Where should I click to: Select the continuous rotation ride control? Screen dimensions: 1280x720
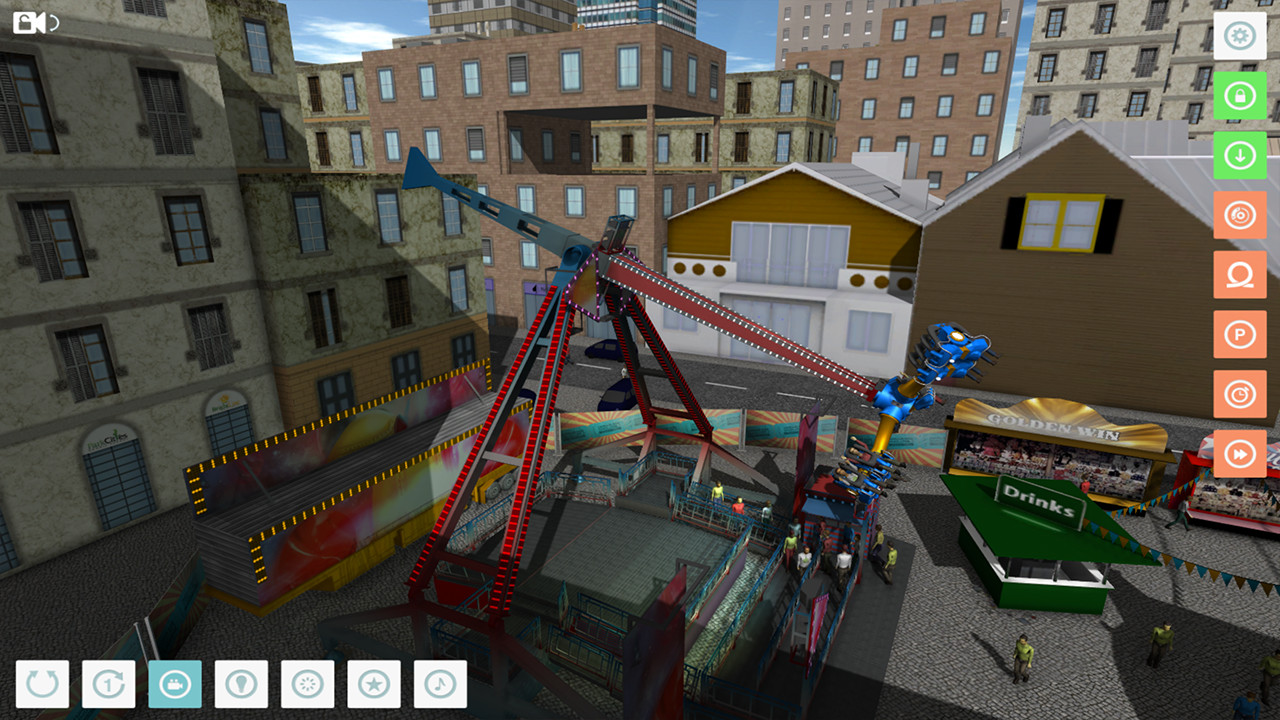coord(43,684)
